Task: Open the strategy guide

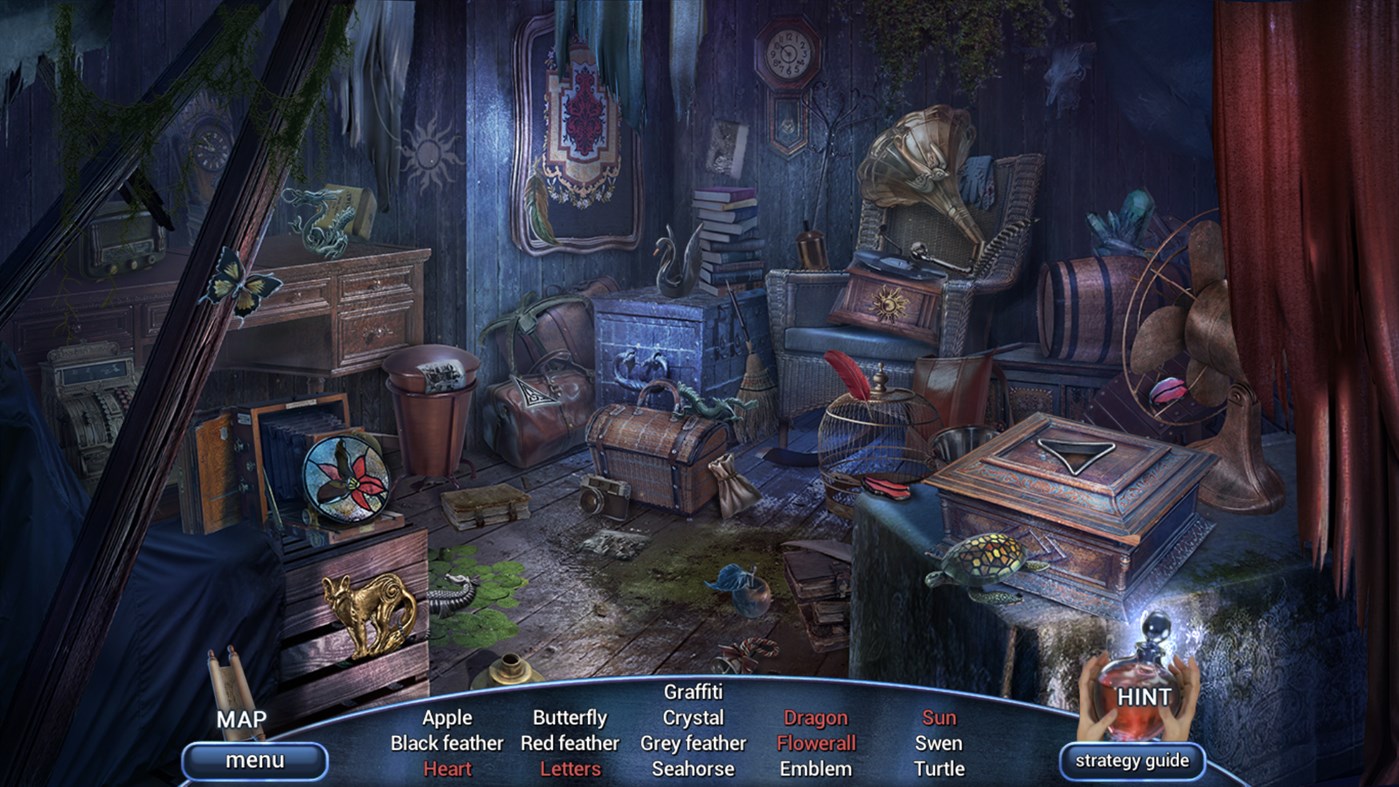Action: pos(1131,760)
